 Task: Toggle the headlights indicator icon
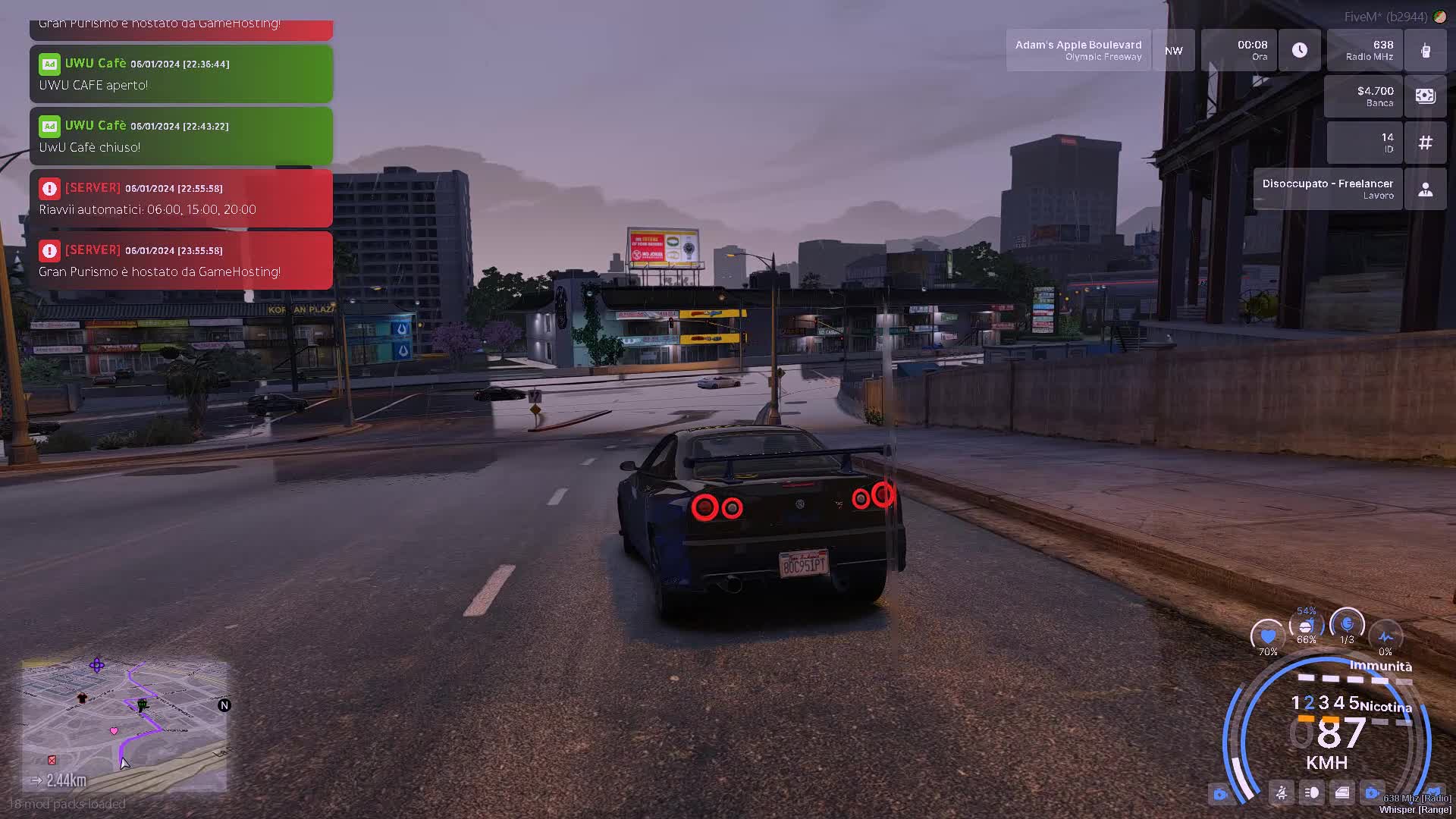(1312, 793)
